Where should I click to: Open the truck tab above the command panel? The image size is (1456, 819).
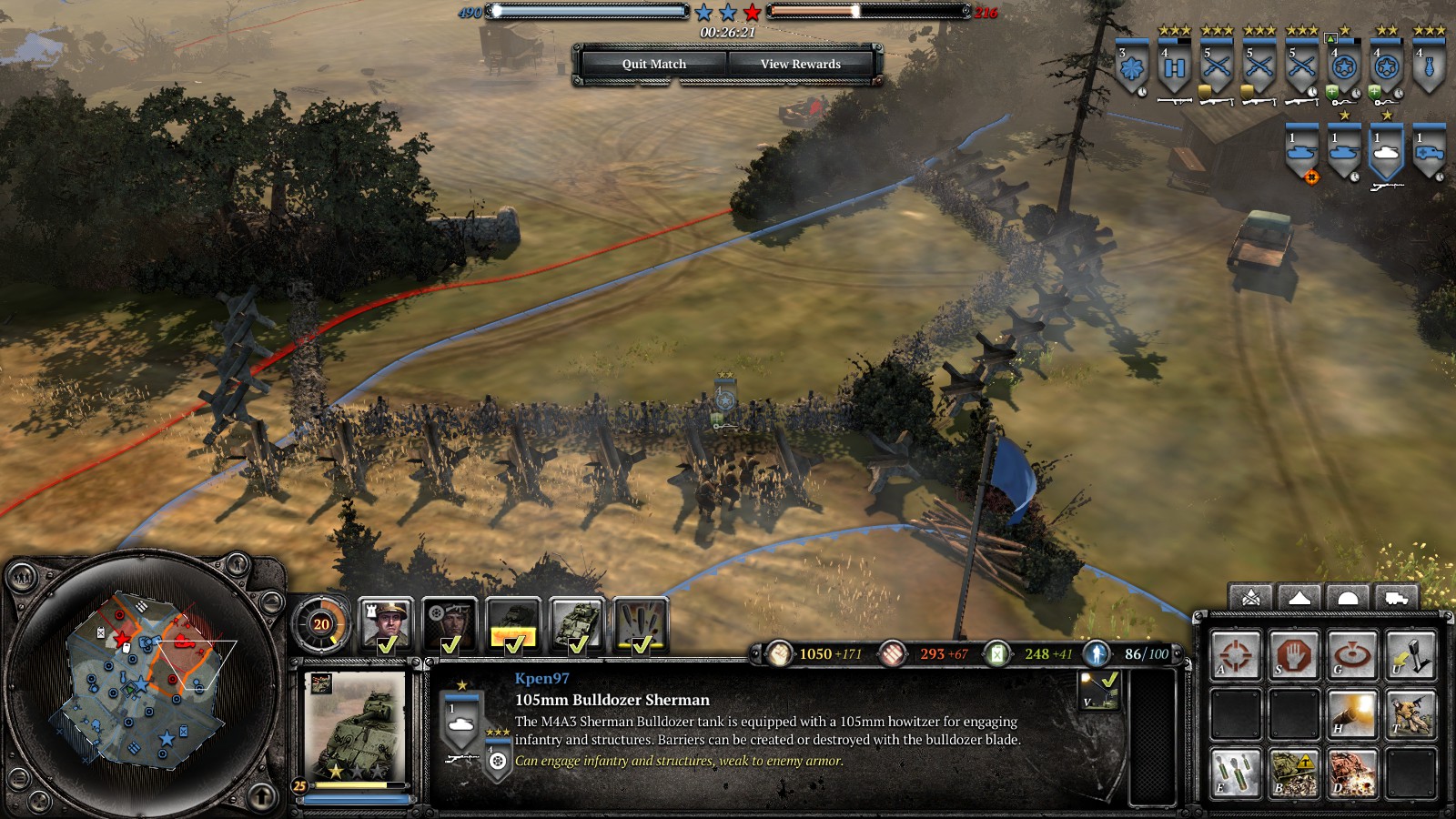pos(1396,598)
